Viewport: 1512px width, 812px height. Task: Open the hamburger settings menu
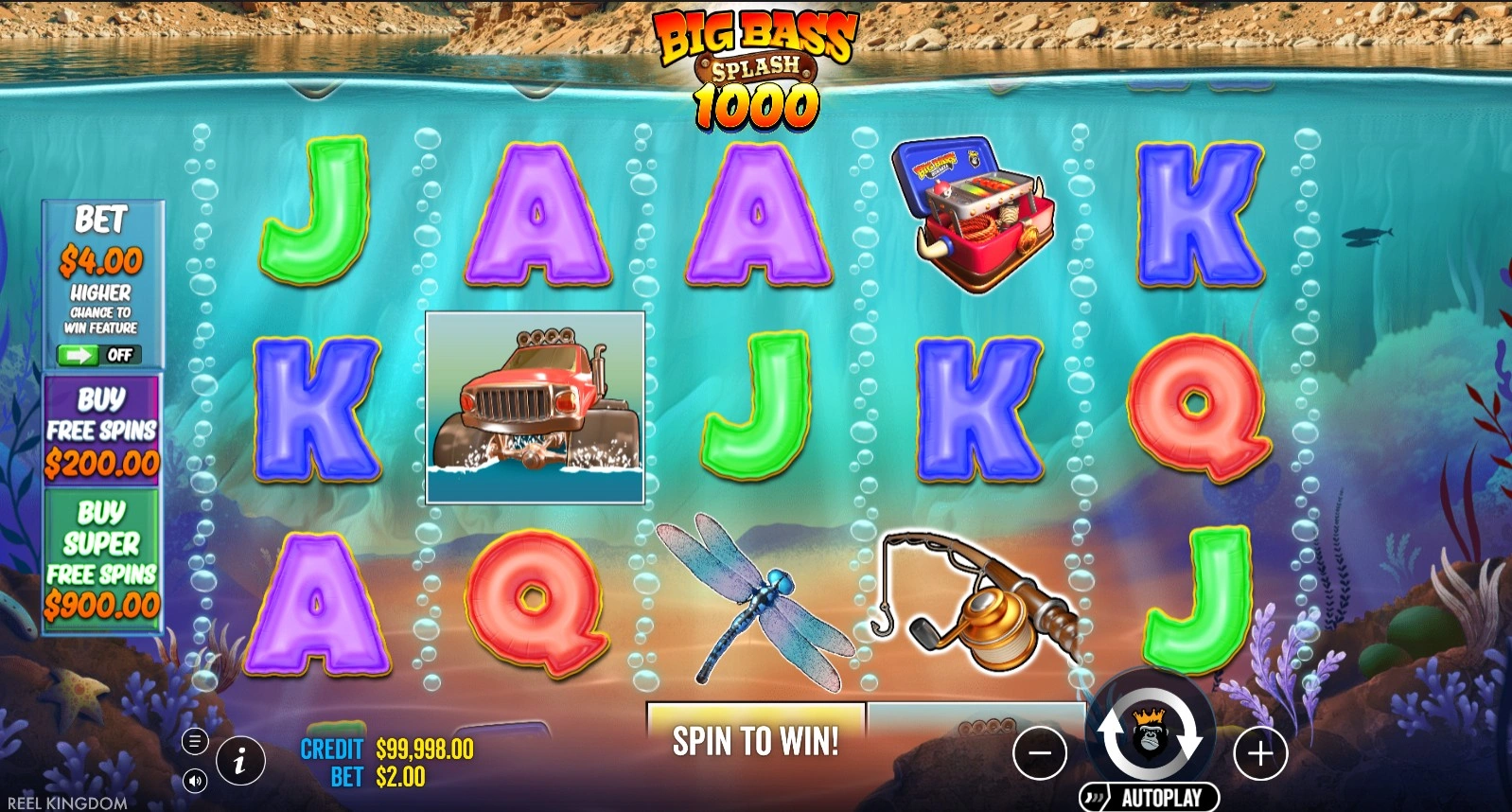coord(194,741)
